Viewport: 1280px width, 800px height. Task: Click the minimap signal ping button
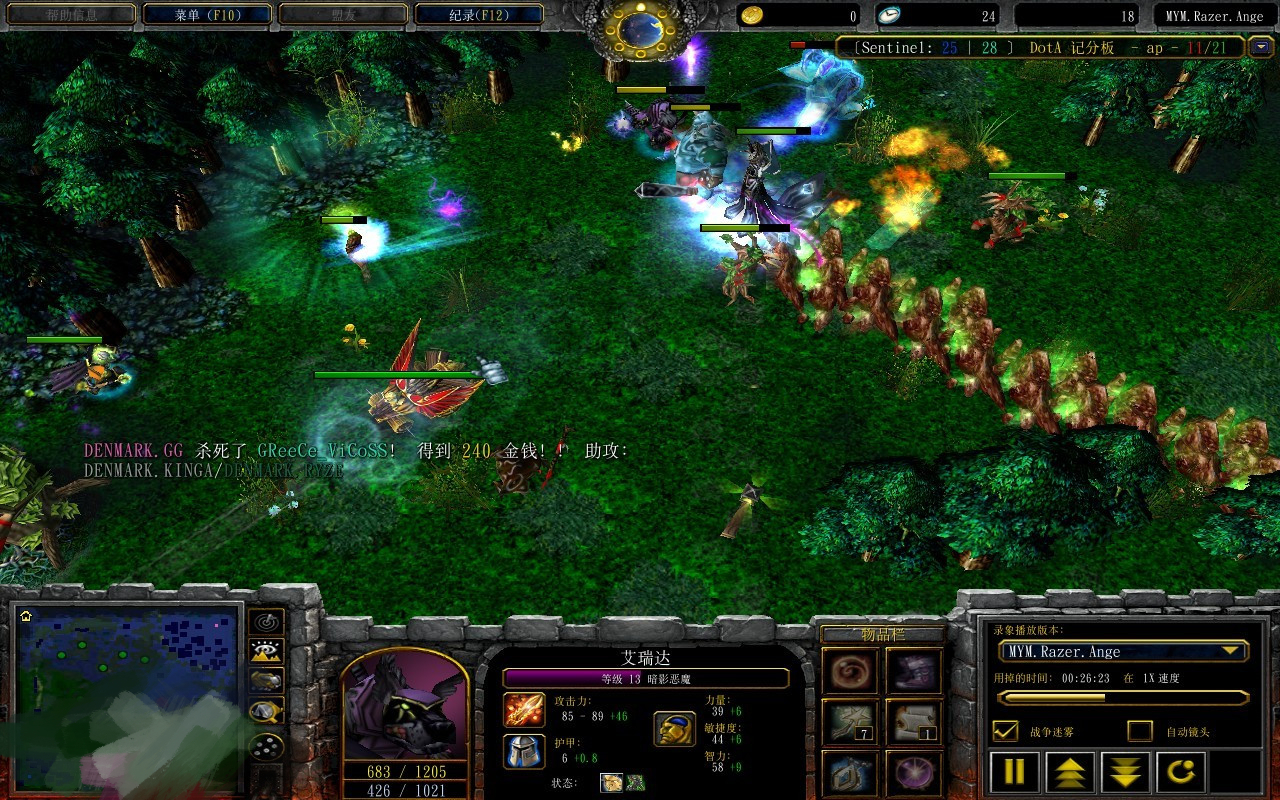pyautogui.click(x=266, y=622)
